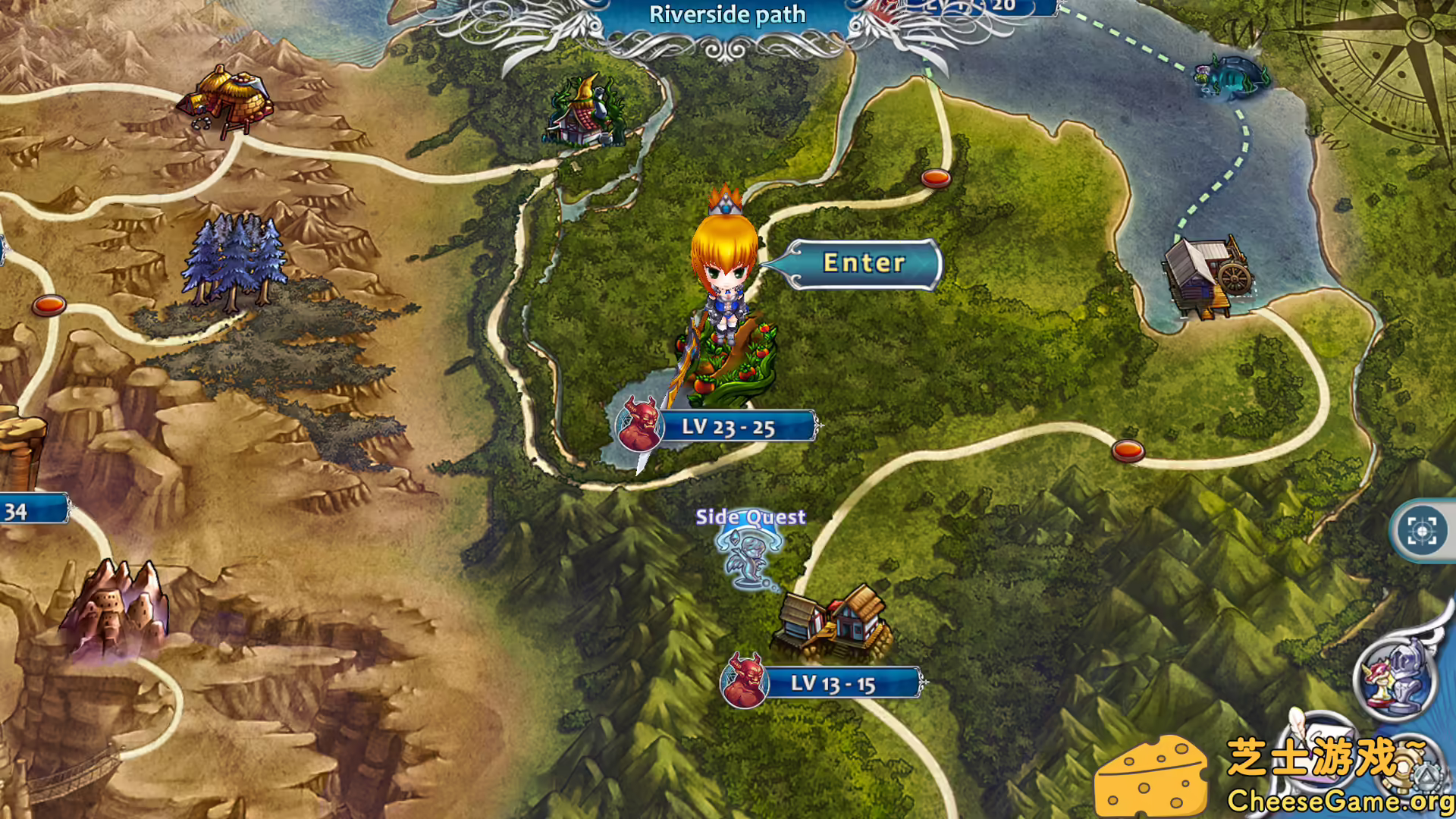Open the tent camp in the mountains
Image resolution: width=1456 pixels, height=819 pixels.
227,99
